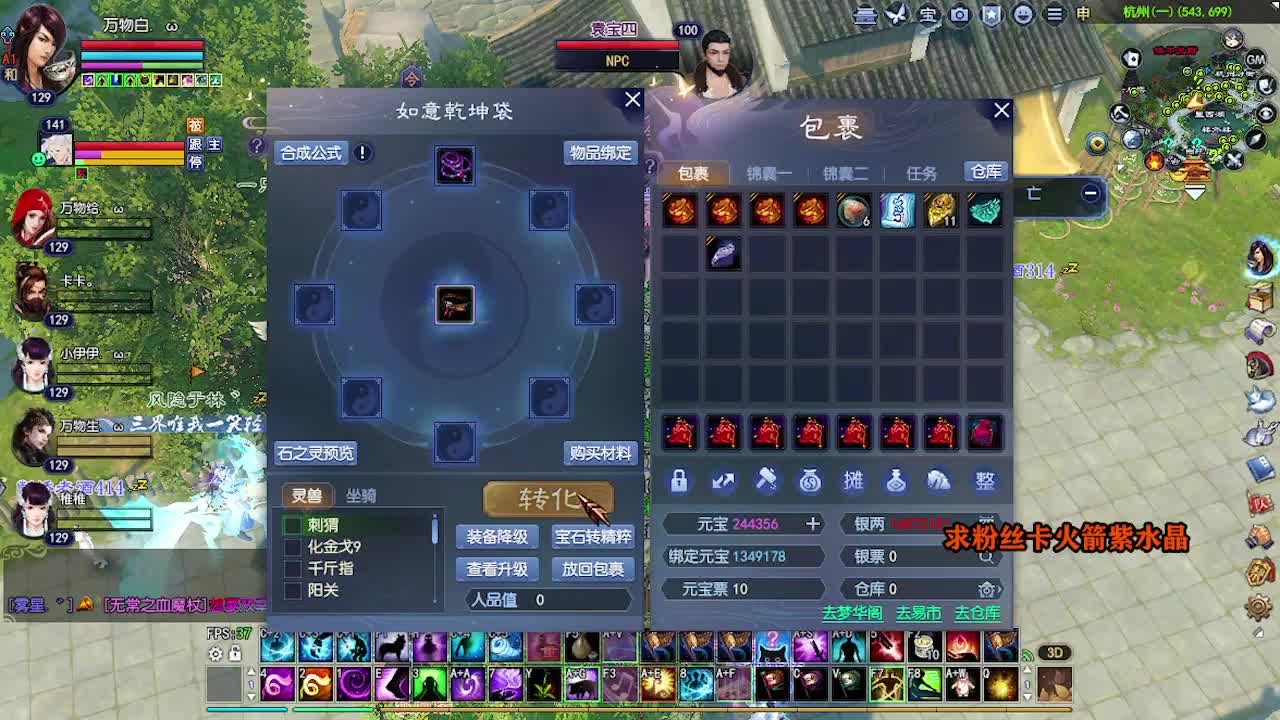Enable the 化金戈9 checkbox

tap(290, 545)
